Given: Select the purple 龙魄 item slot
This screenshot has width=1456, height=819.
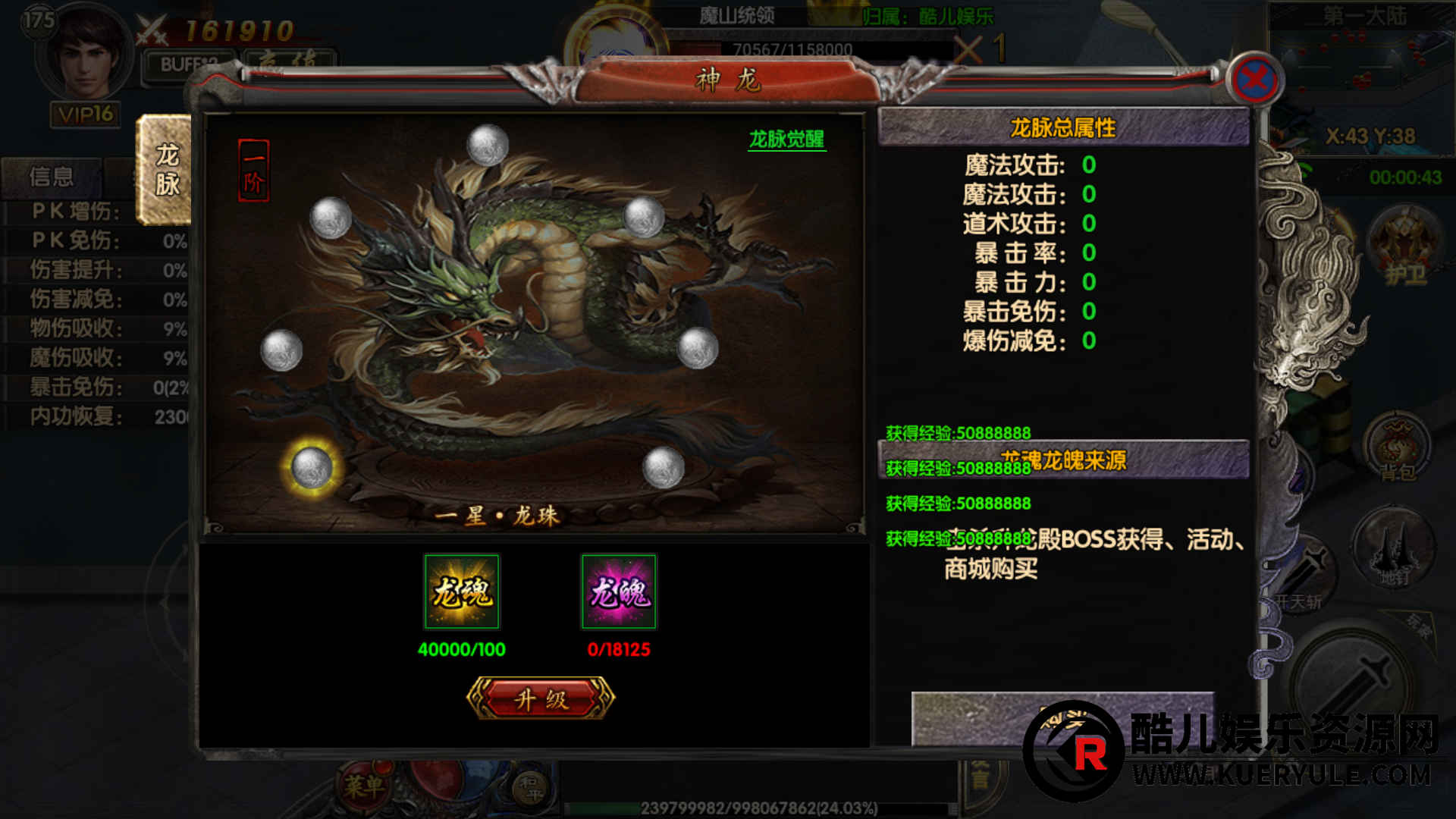Looking at the screenshot, I should point(619,591).
